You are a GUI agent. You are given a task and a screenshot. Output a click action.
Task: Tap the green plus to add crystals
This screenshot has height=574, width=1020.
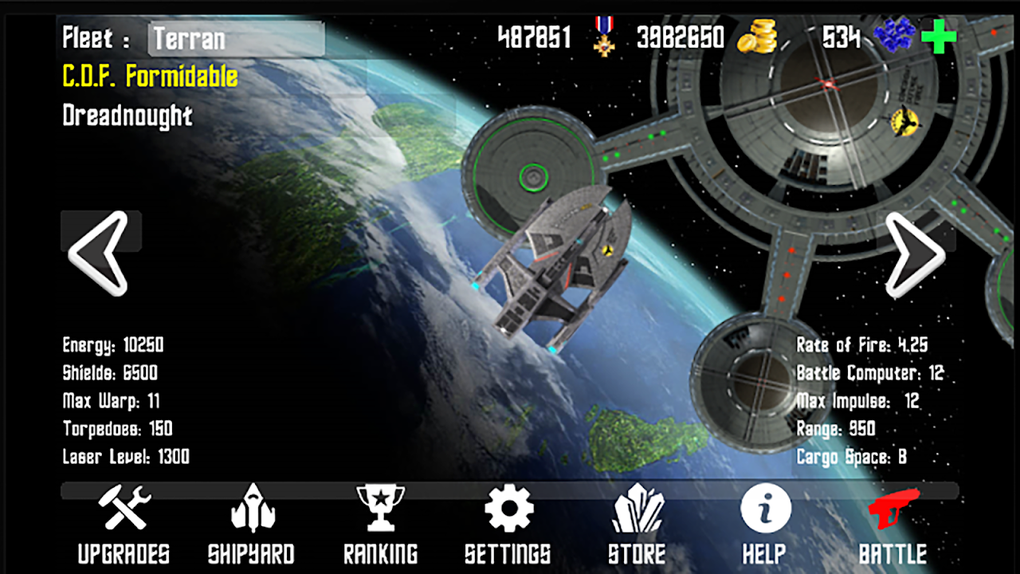(938, 37)
